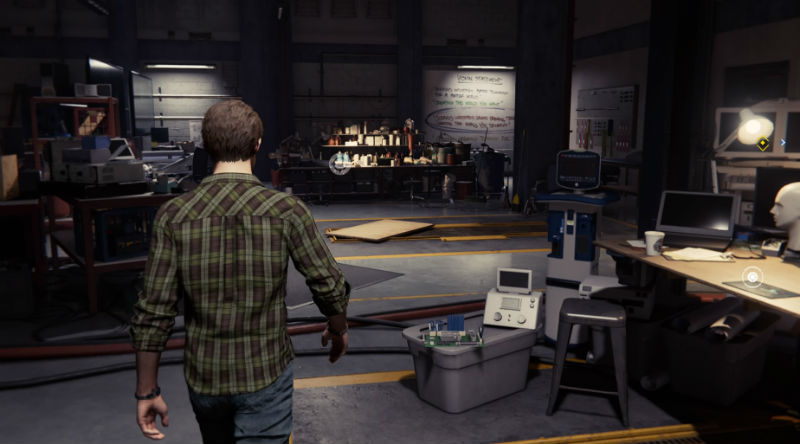Click the round marker over the workbench shelves

click(x=340, y=163)
